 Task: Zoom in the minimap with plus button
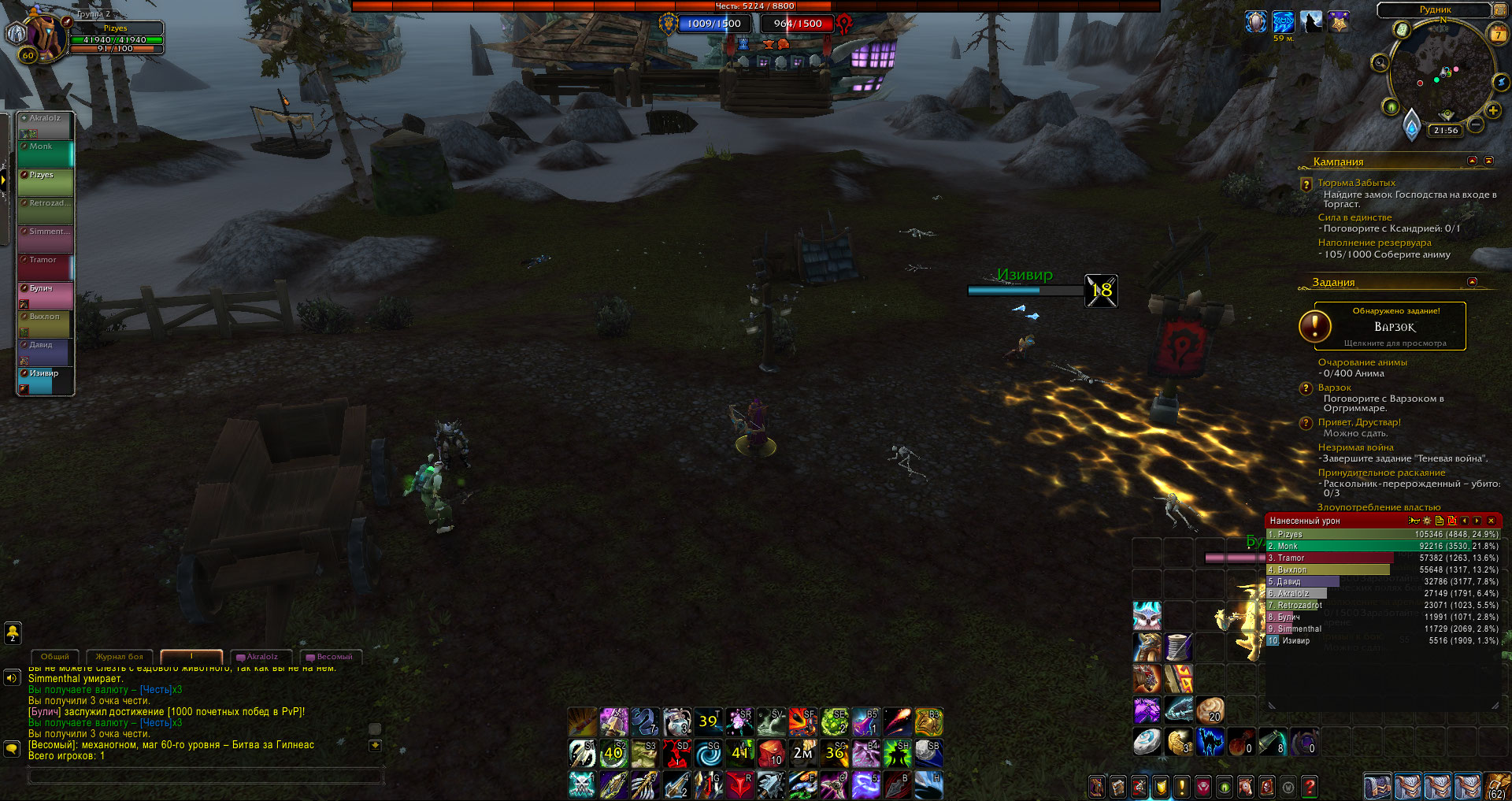(1493, 110)
